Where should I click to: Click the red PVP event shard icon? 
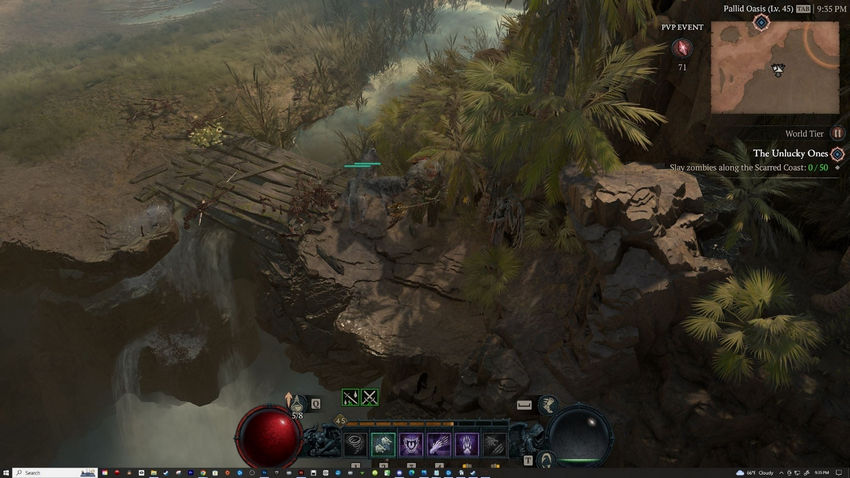tap(682, 47)
